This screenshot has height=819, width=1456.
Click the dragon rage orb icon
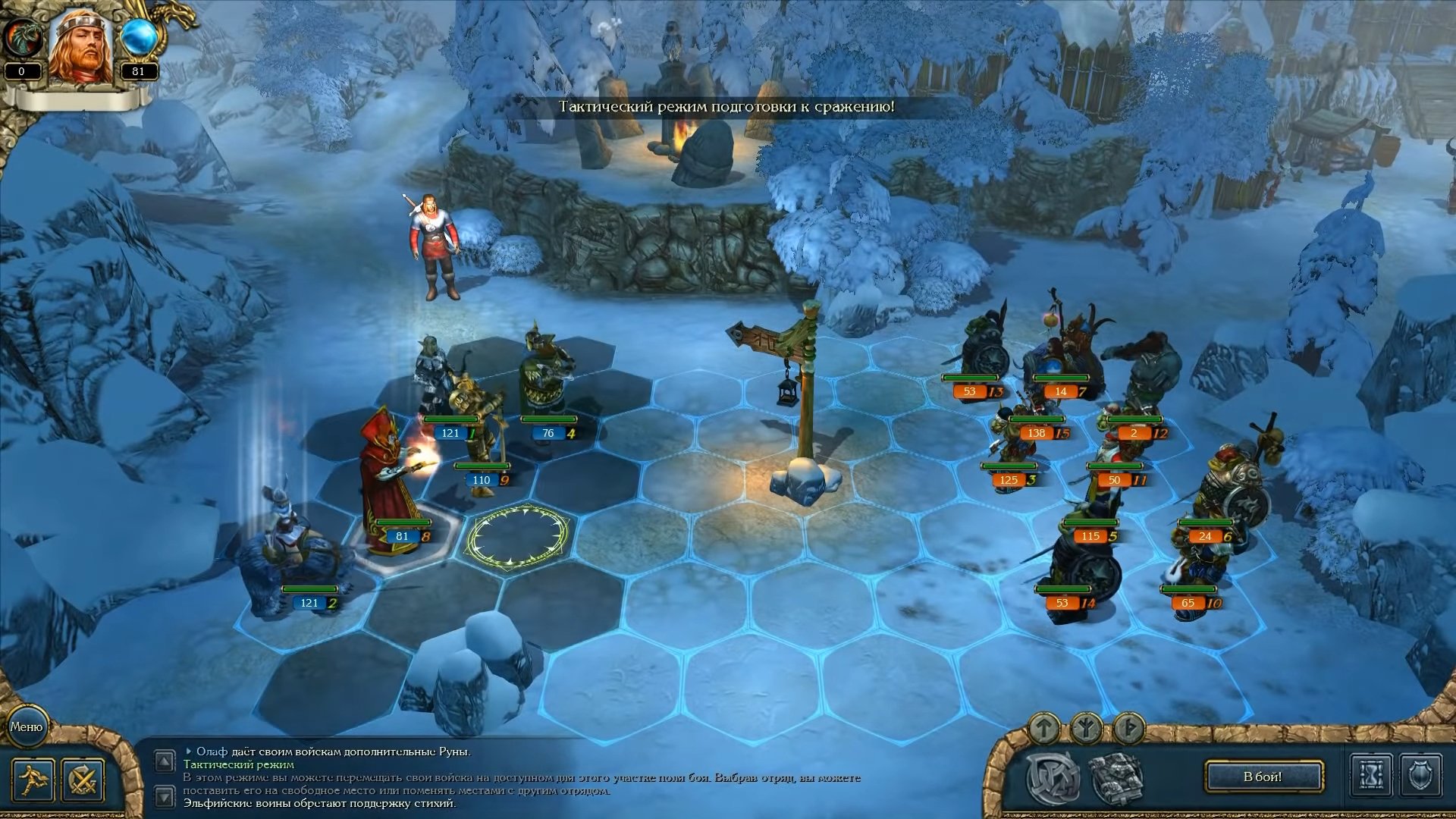(21, 38)
